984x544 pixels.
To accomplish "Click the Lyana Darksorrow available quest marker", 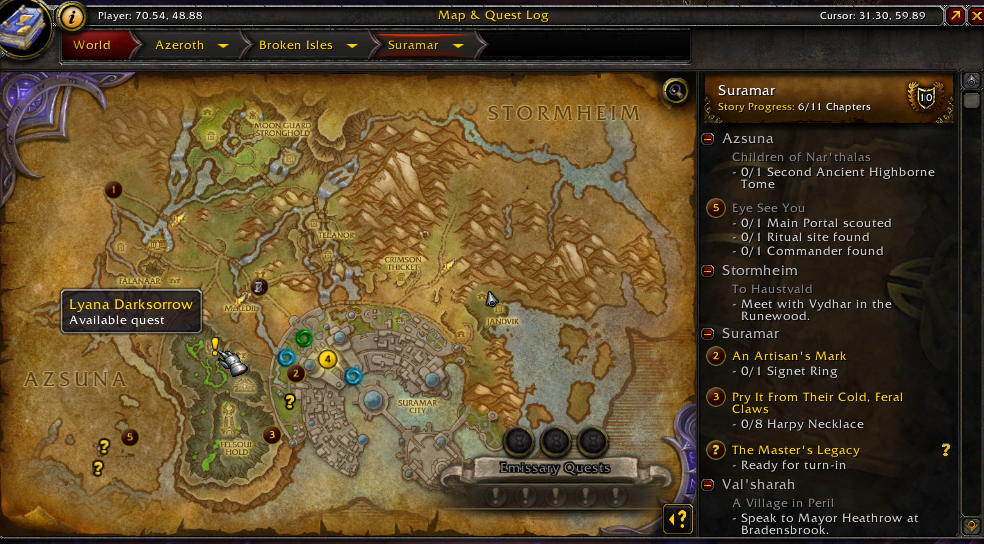I will (x=214, y=346).
